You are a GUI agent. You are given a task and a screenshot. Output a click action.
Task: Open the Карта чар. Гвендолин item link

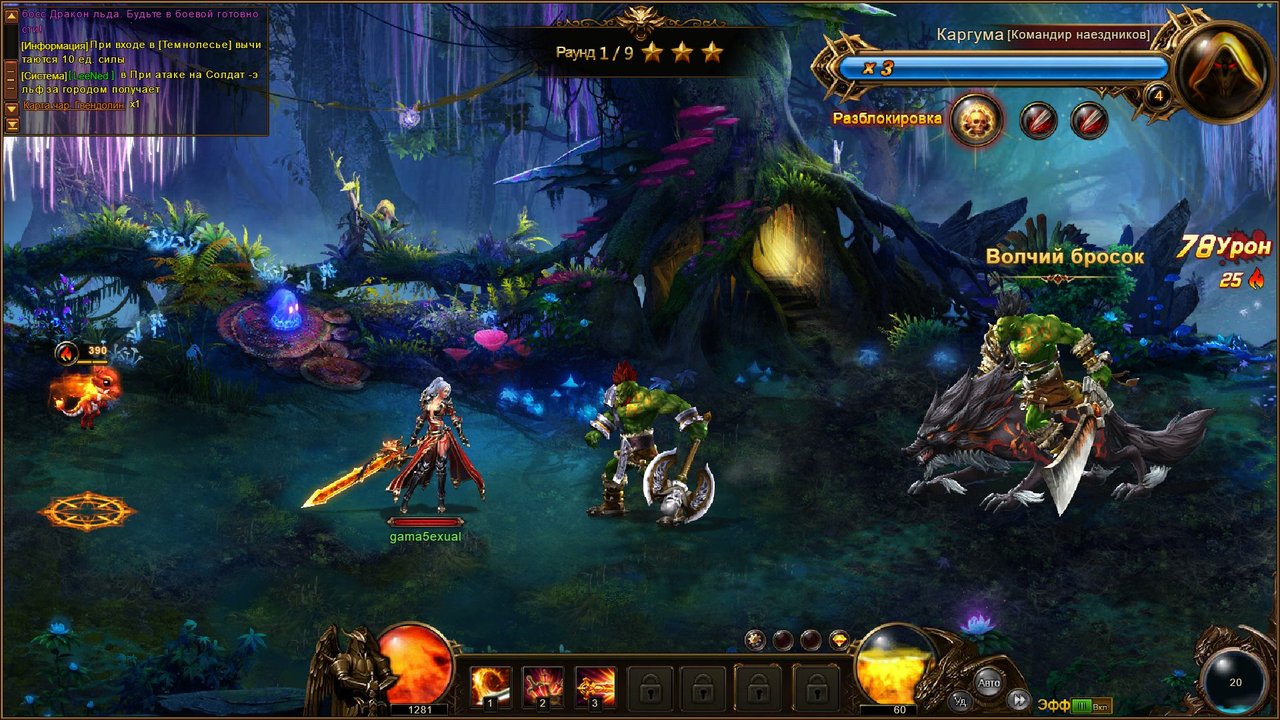click(73, 105)
